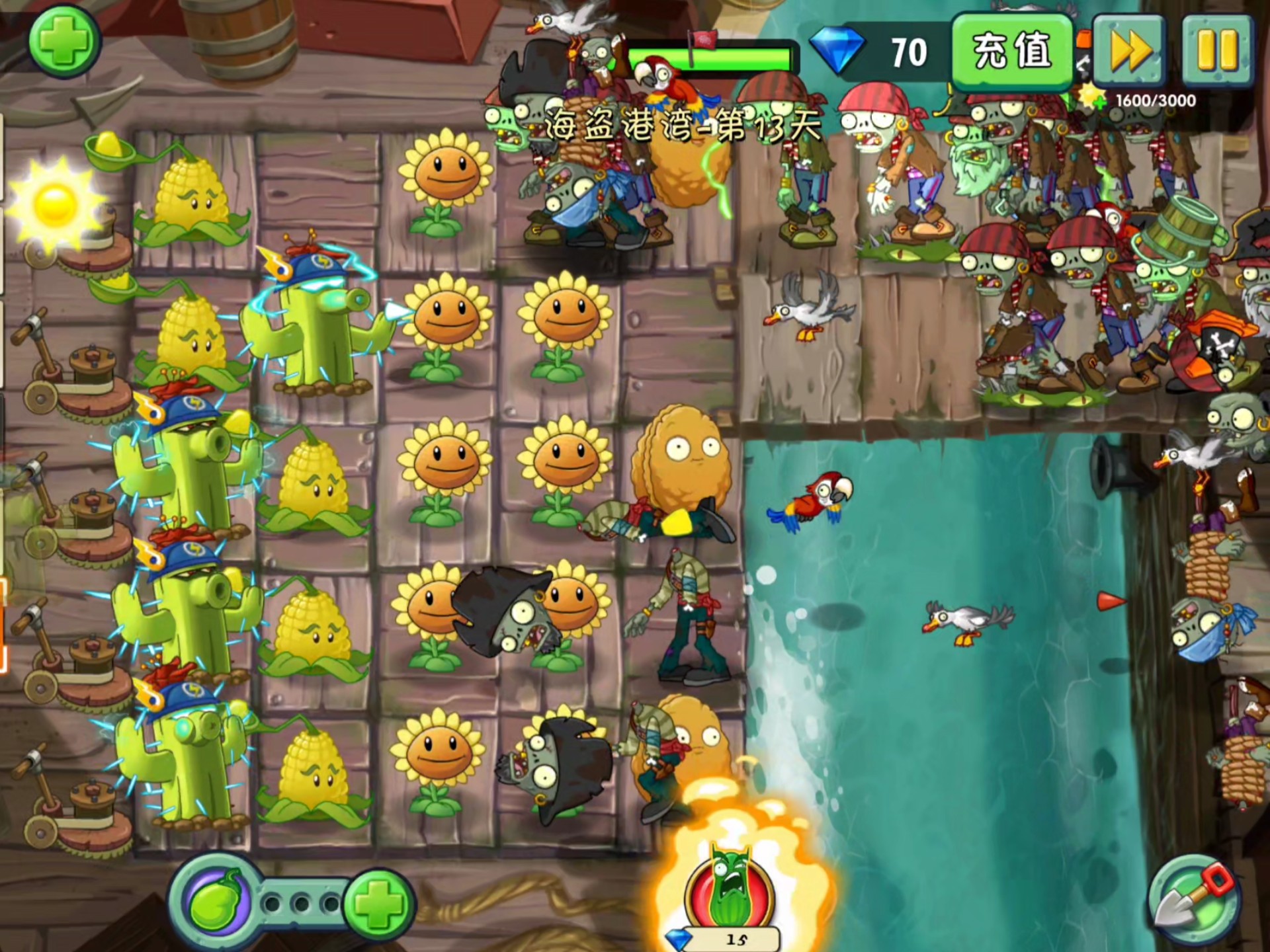
Task: Activate the flaming jalapeno power-up
Action: (730, 886)
